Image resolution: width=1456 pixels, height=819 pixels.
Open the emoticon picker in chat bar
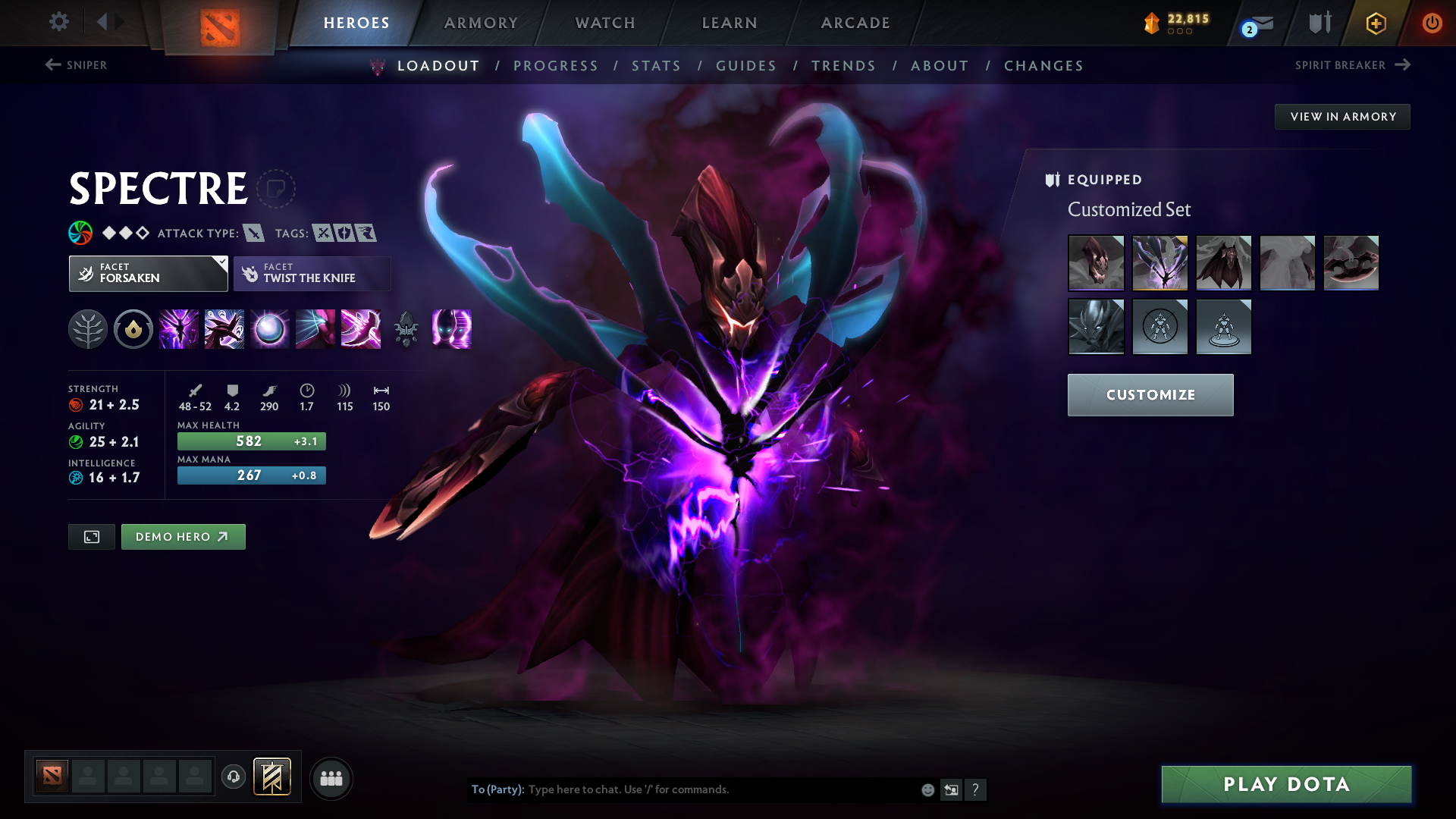pyautogui.click(x=927, y=789)
